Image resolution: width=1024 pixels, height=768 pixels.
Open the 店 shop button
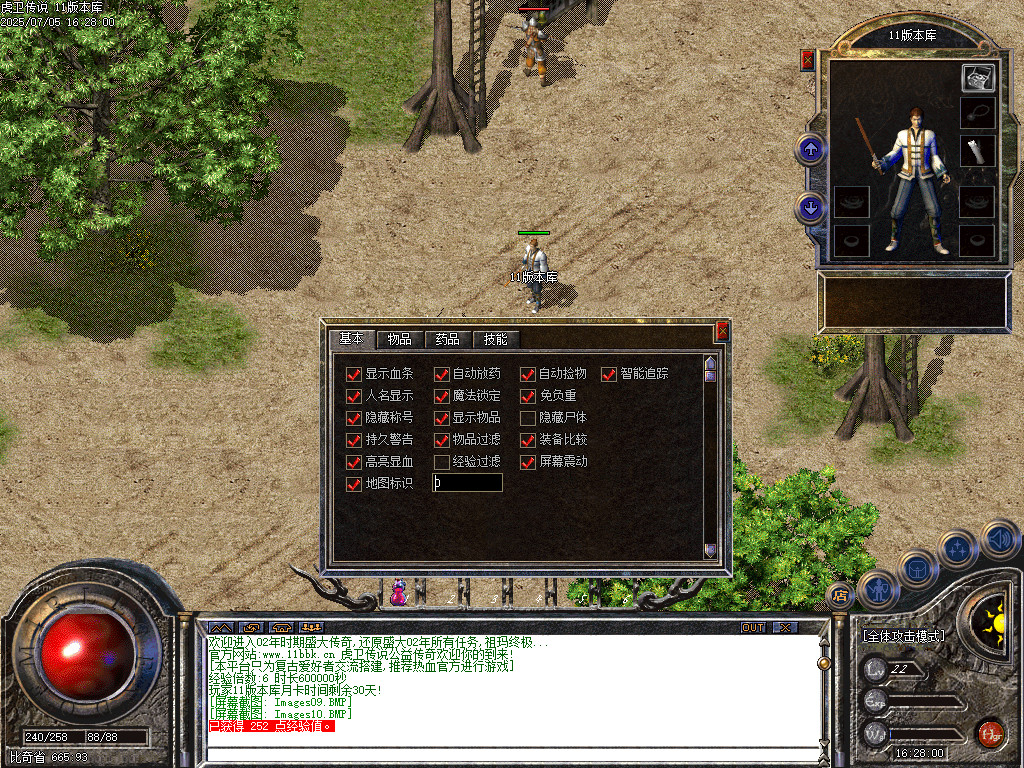tap(840, 596)
